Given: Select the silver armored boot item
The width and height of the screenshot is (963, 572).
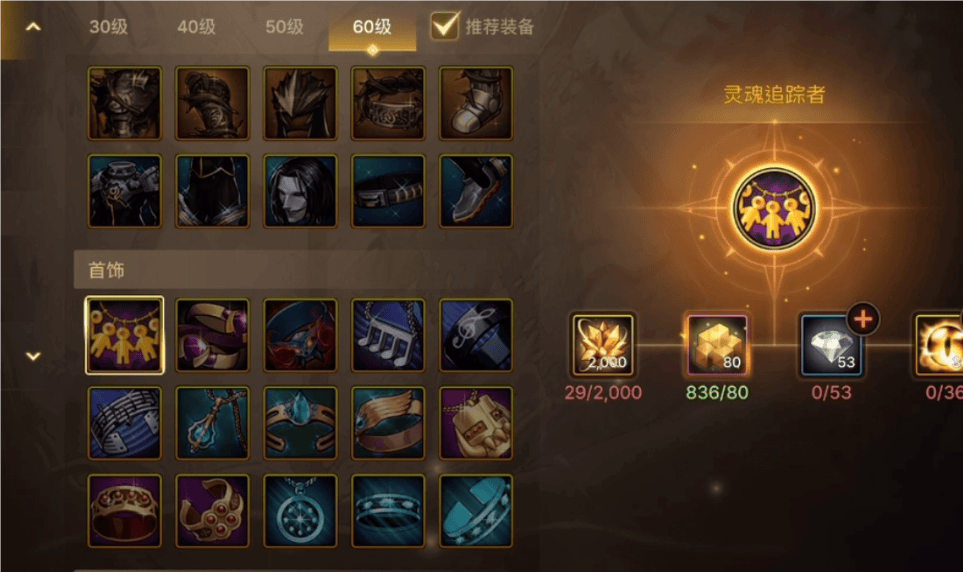Looking at the screenshot, I should point(476,103).
